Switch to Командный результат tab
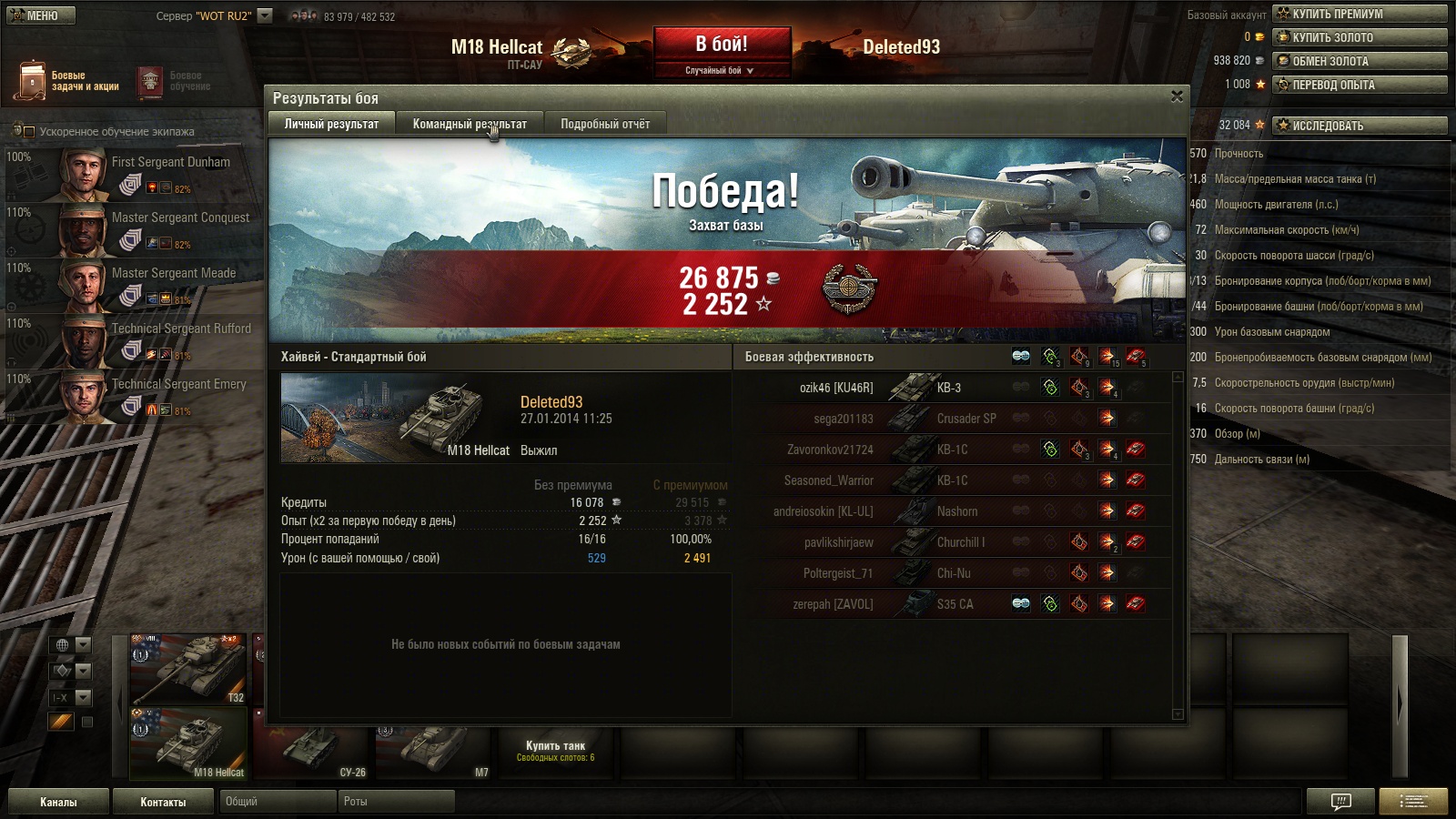The height and width of the screenshot is (819, 1456). (470, 124)
